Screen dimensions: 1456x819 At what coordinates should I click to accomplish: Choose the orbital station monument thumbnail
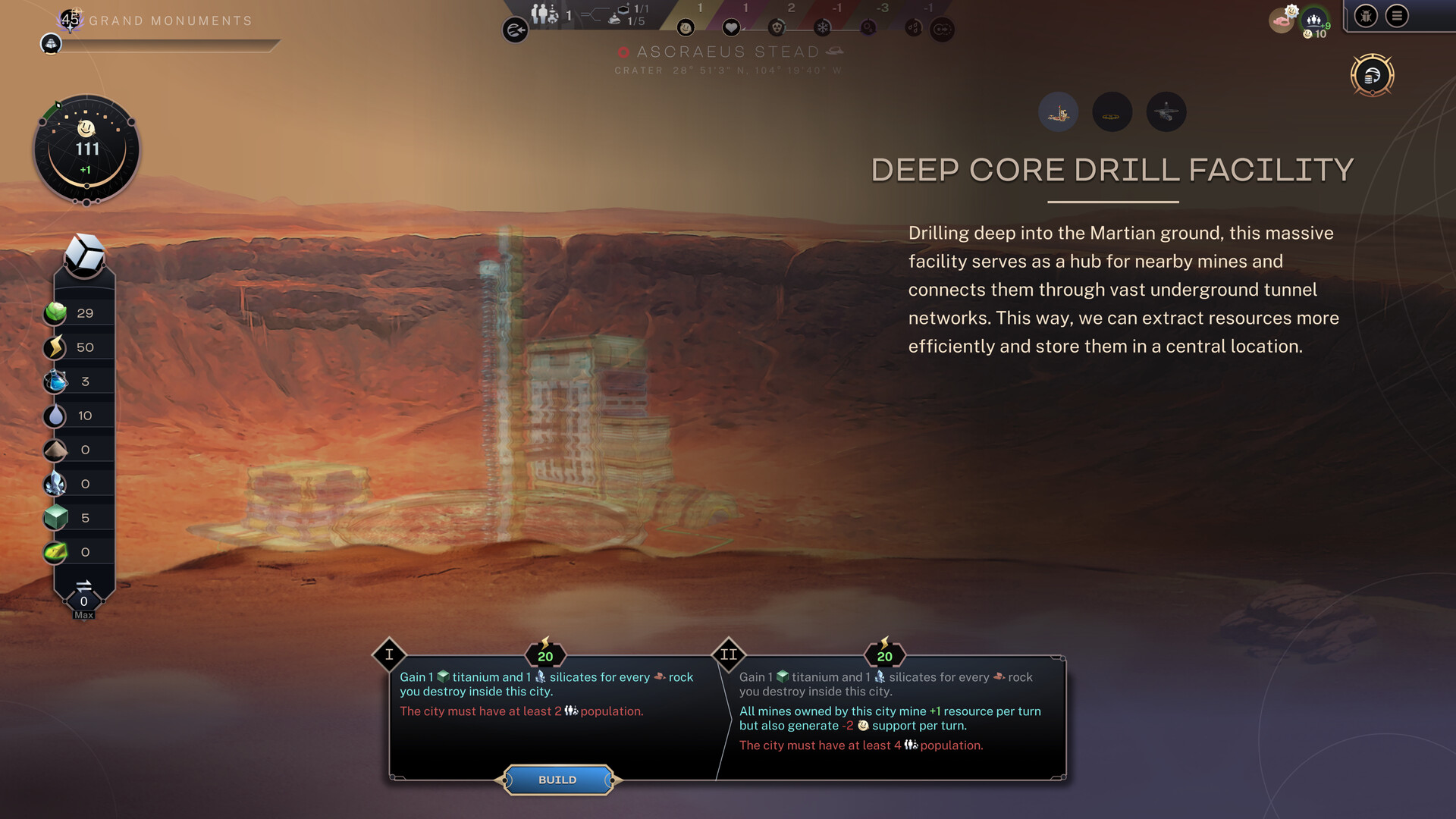click(x=1166, y=112)
